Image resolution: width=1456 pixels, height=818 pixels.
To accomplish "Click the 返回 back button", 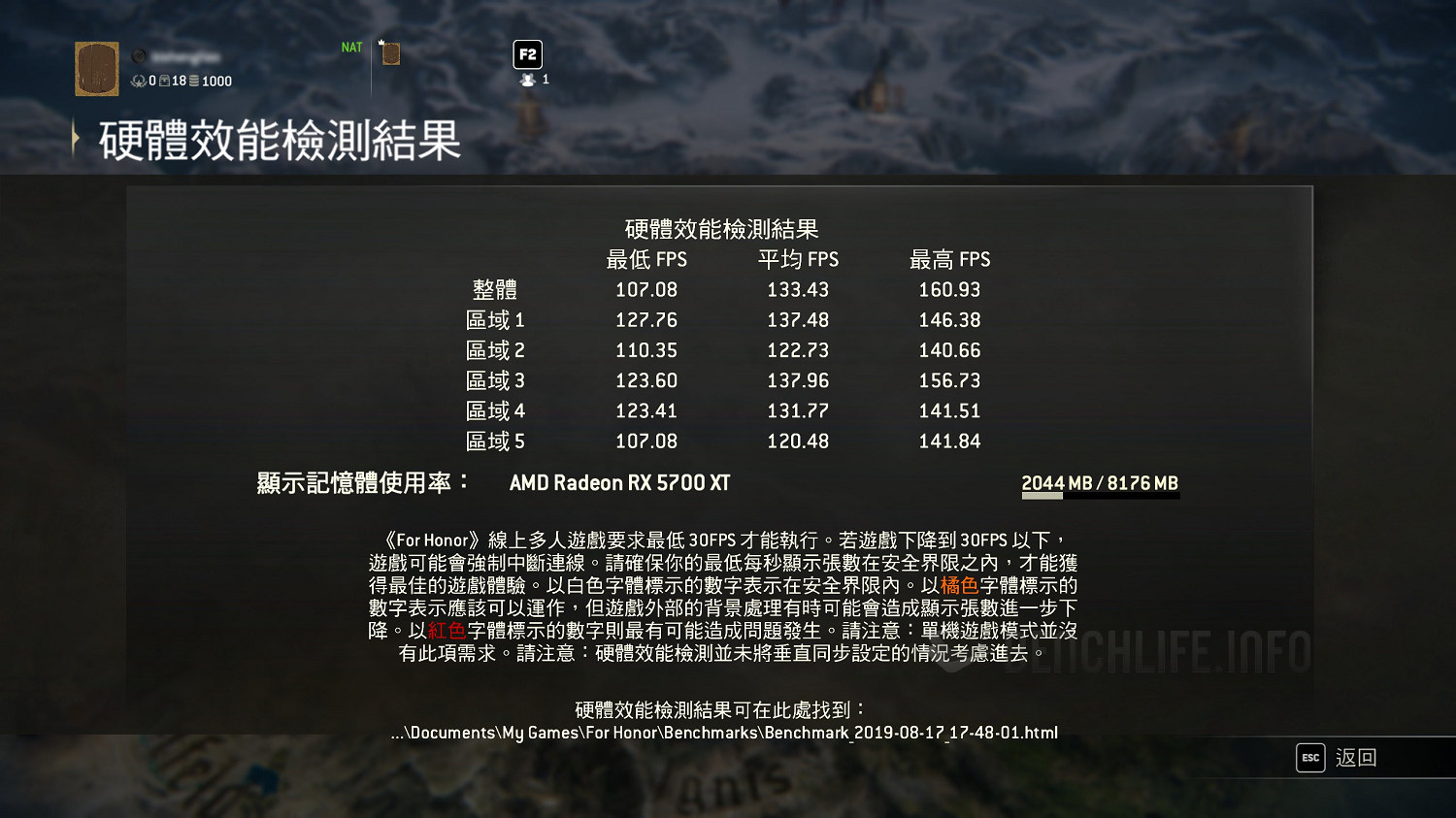I will point(1337,758).
